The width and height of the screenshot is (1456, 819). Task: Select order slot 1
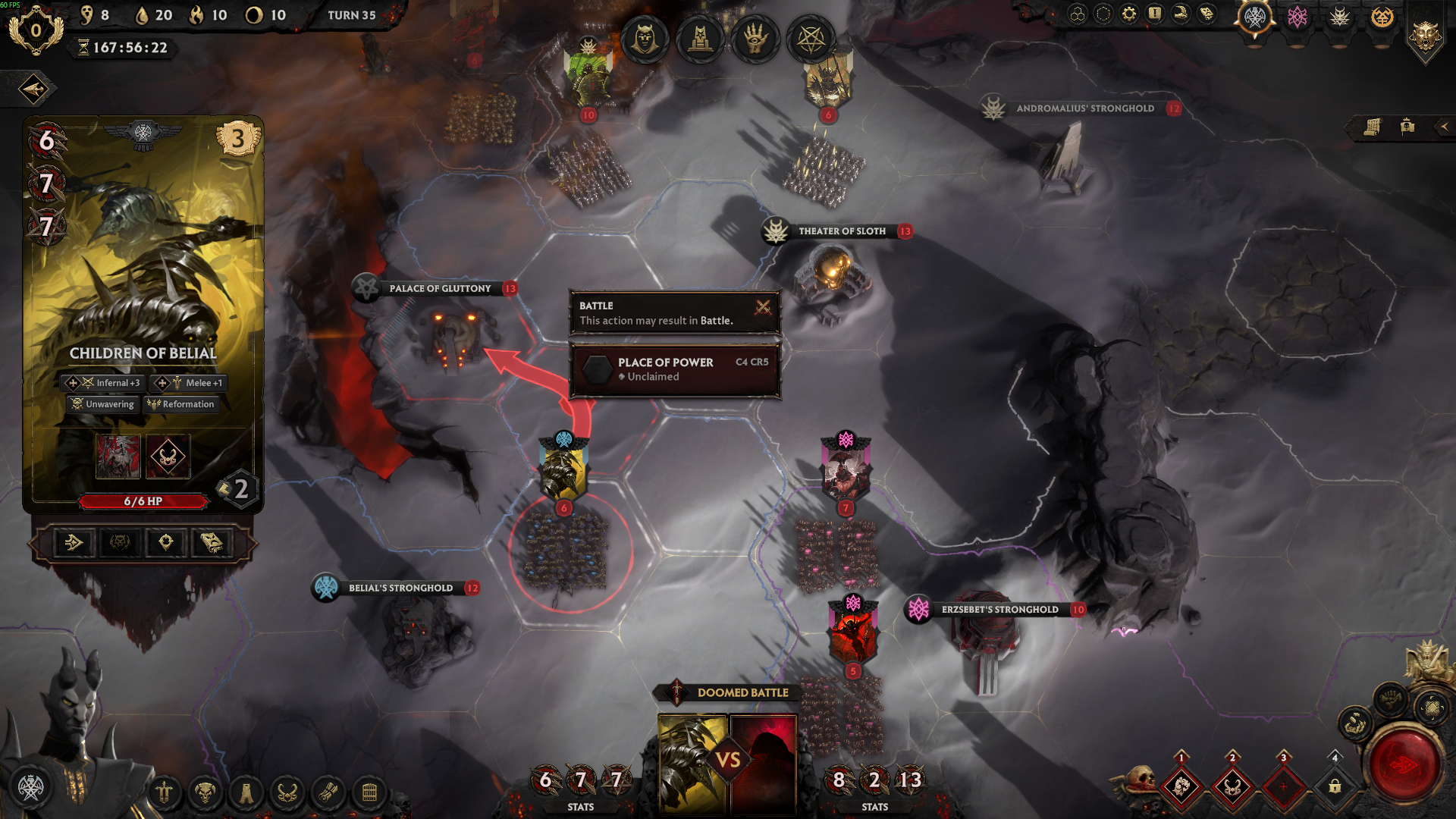click(1181, 786)
